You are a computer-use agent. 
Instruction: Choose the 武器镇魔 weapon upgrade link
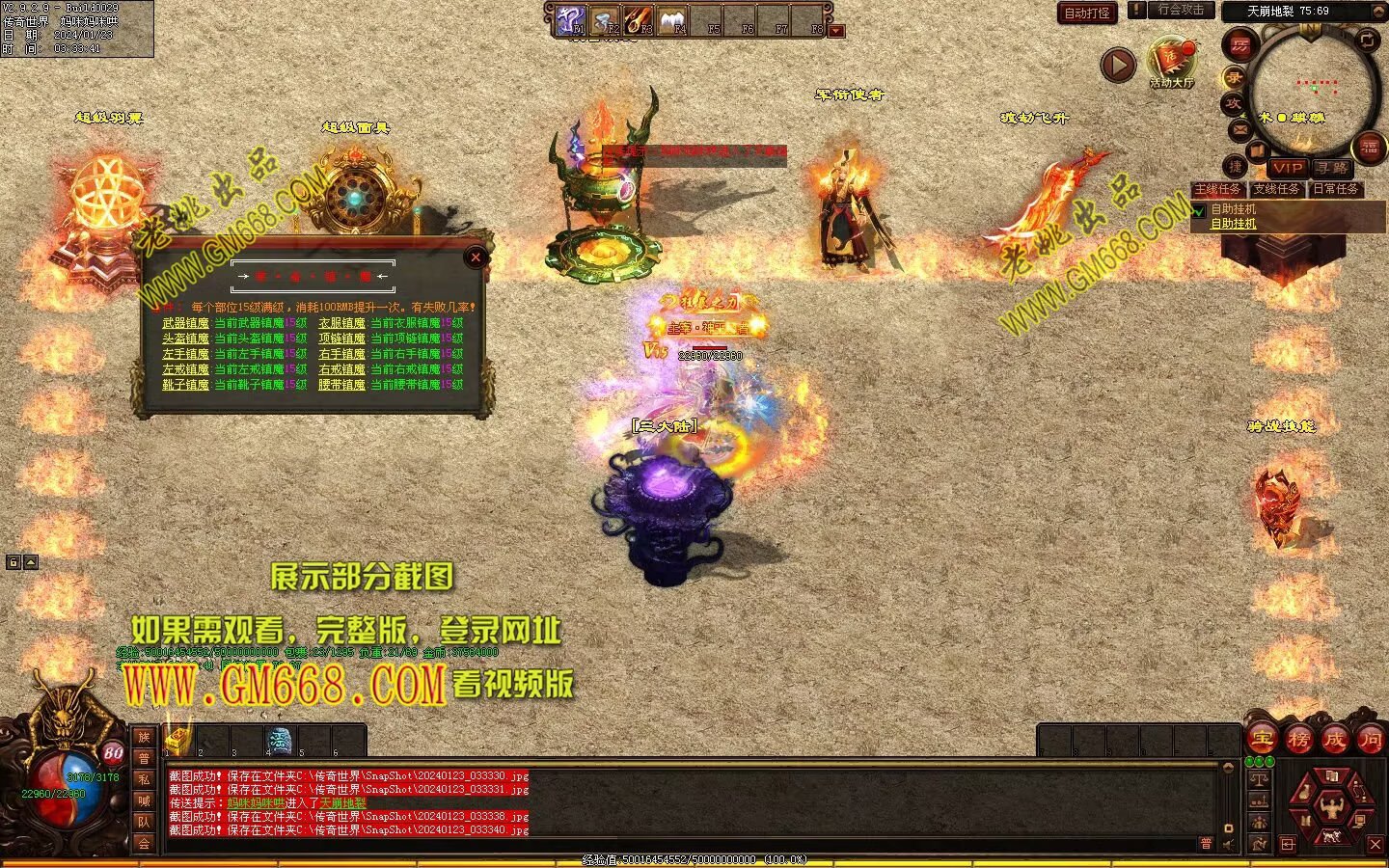coord(185,323)
